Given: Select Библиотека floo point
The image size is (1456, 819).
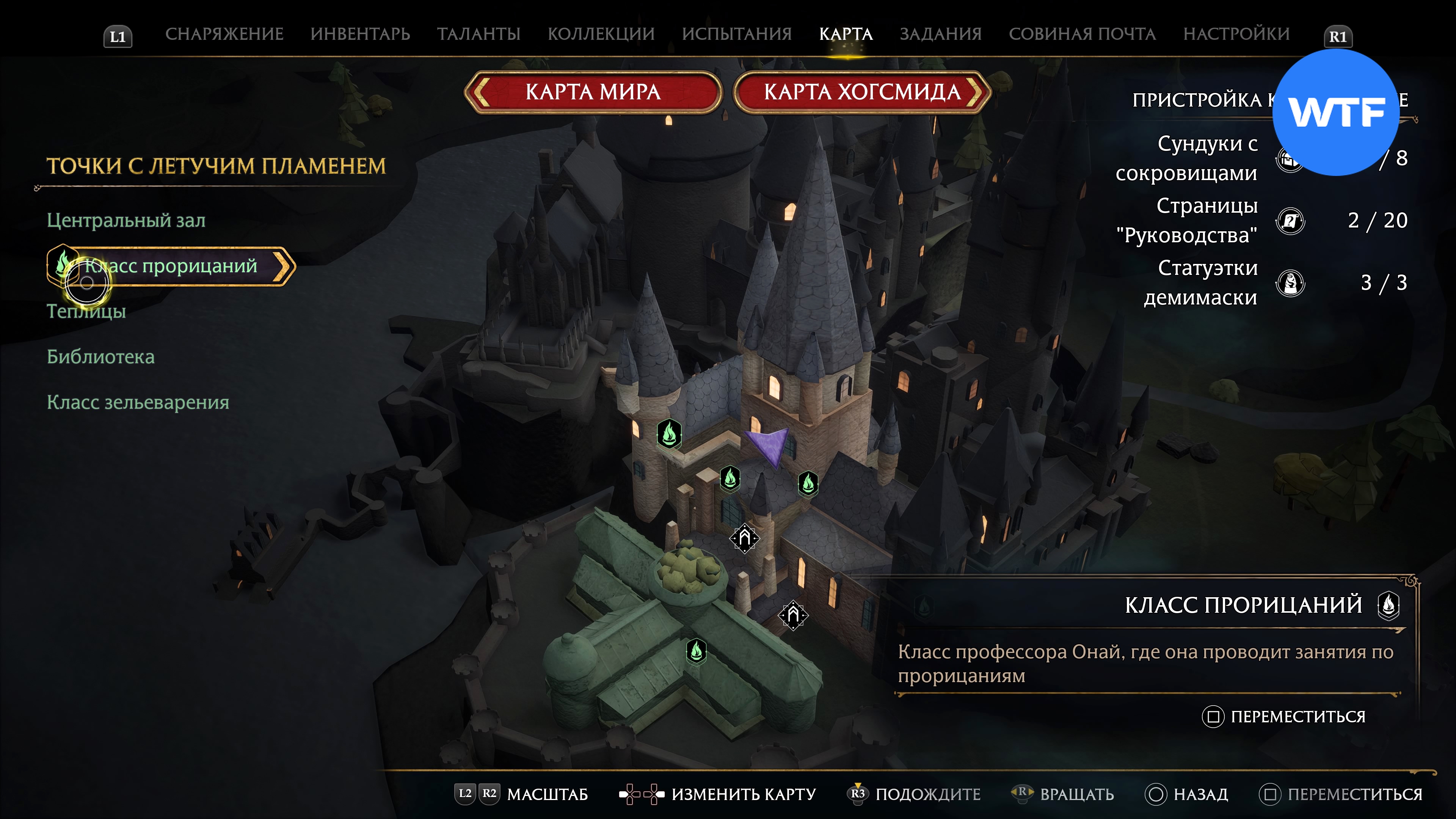Looking at the screenshot, I should (100, 357).
